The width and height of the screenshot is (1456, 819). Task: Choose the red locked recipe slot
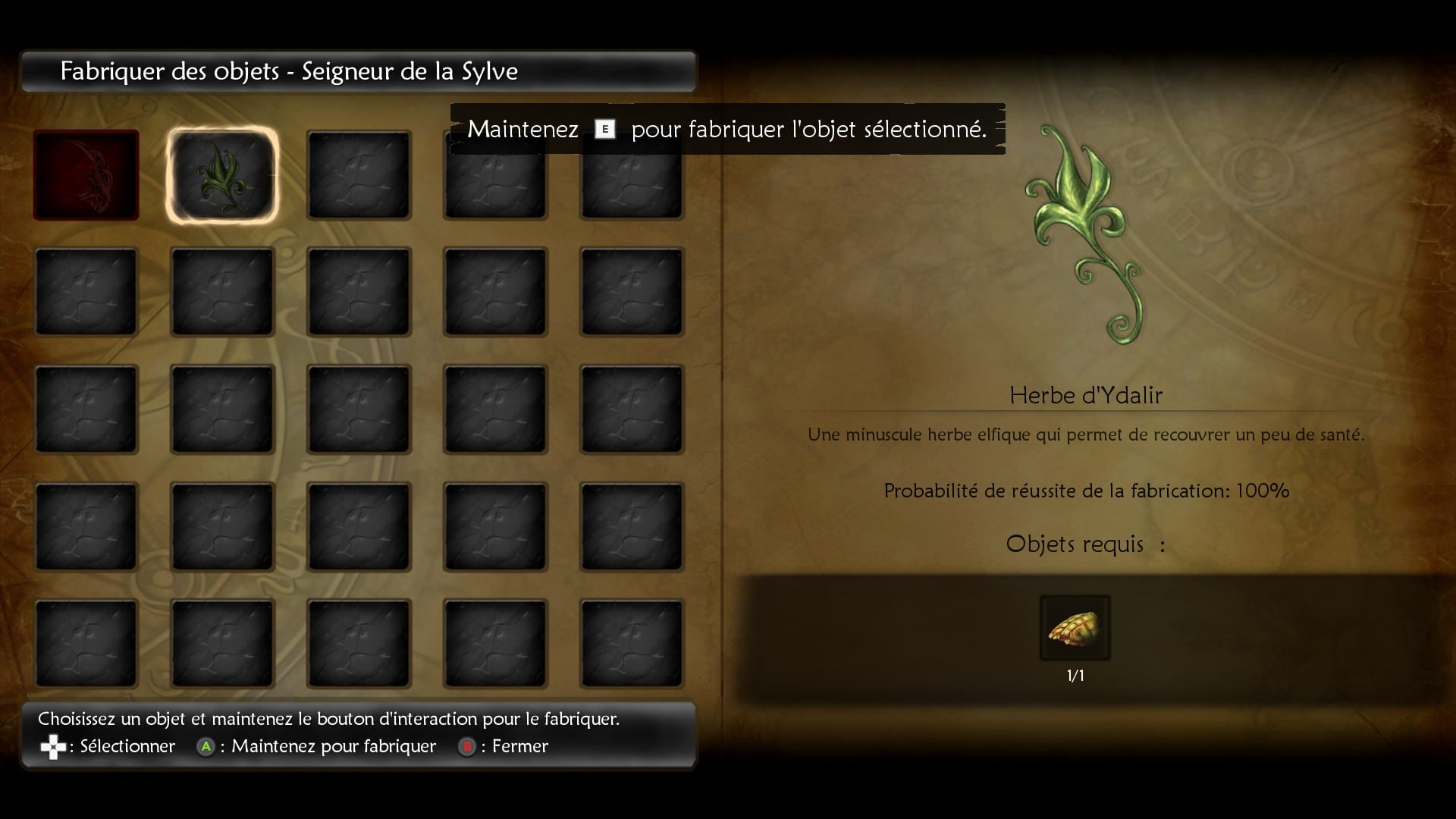86,175
